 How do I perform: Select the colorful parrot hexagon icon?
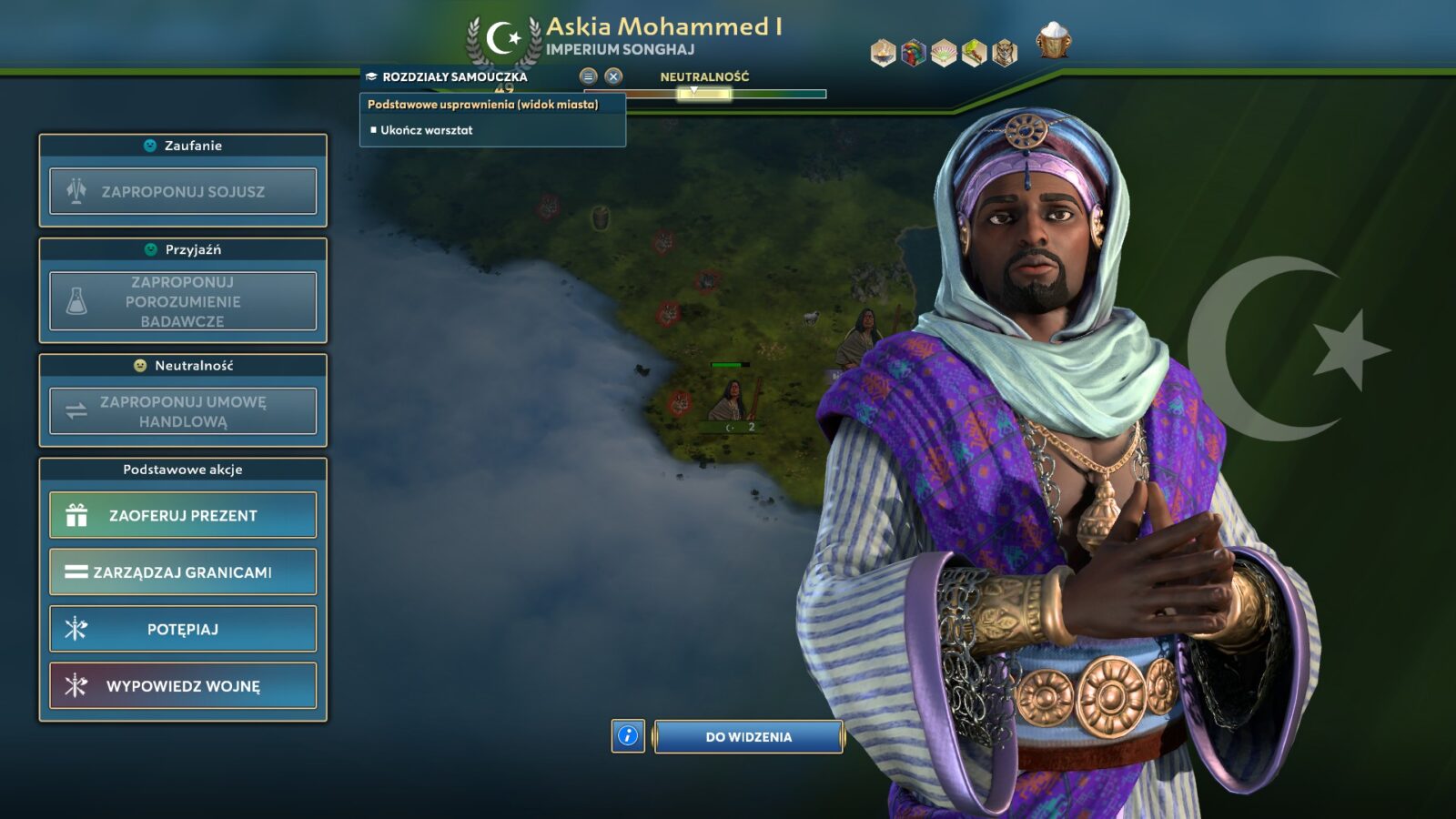[913, 53]
